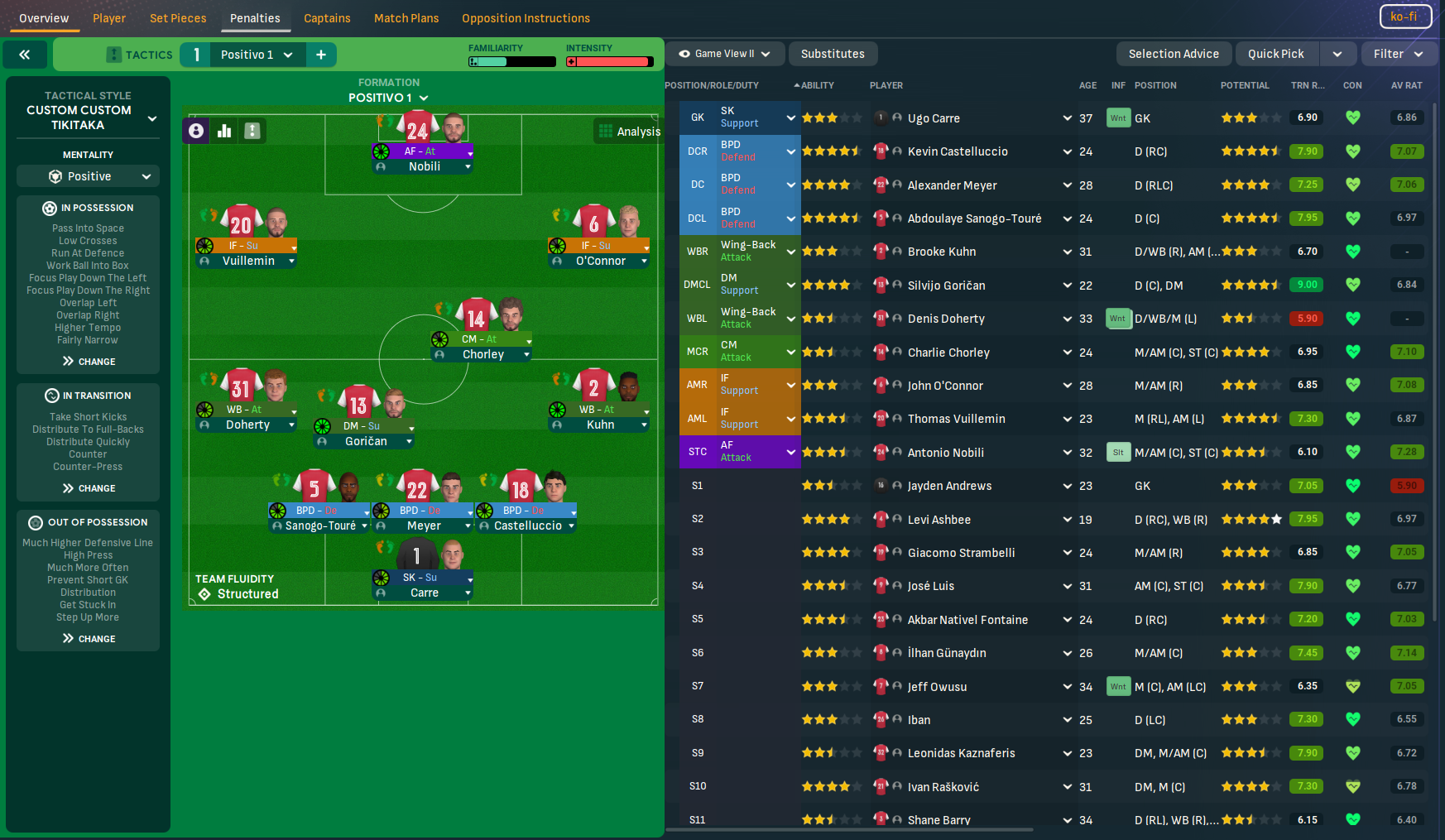Select the player photos view icon on pitch
The width and height of the screenshot is (1445, 840).
point(196,130)
